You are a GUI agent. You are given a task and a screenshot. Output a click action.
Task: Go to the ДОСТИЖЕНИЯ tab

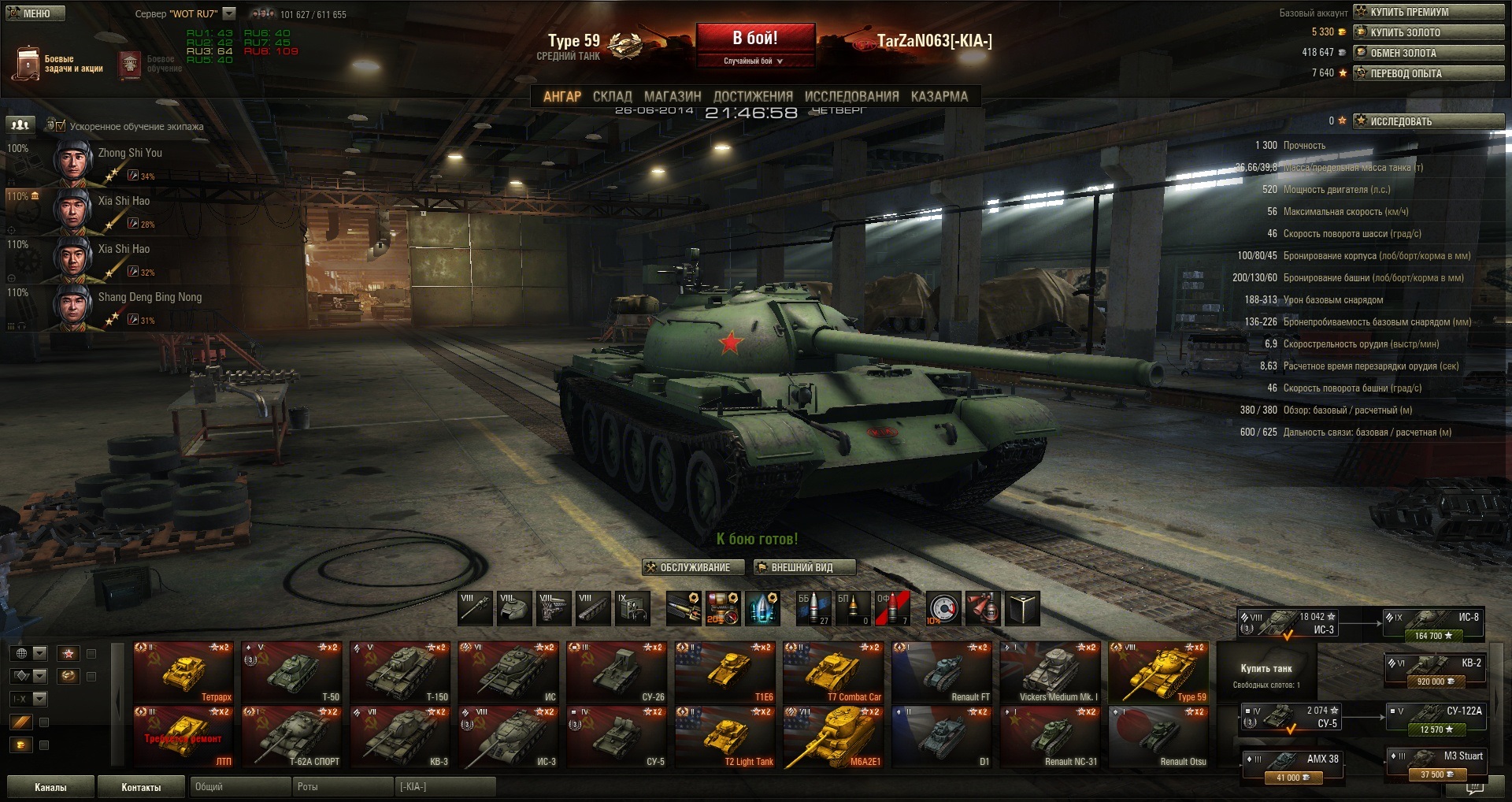tap(752, 96)
